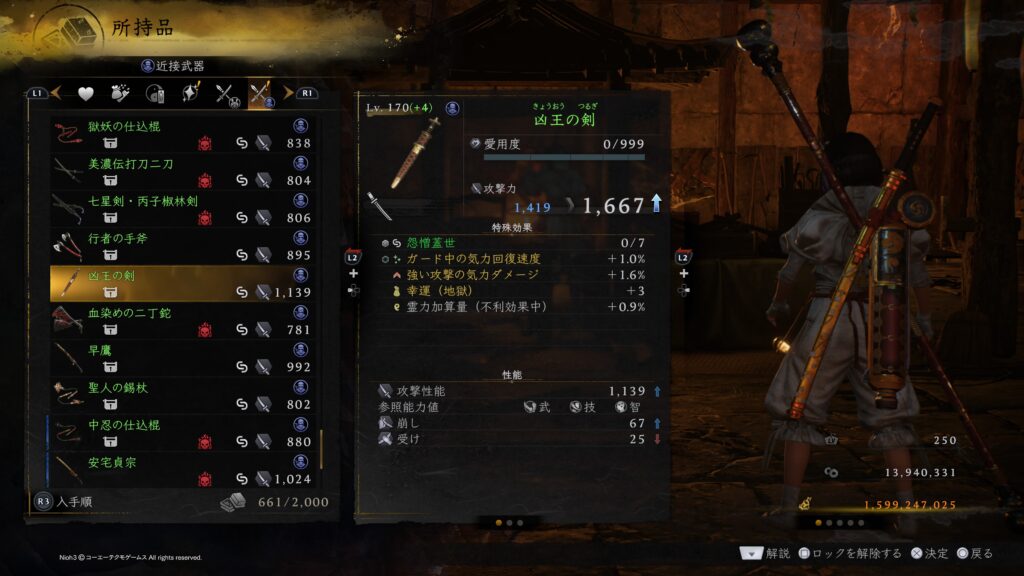Open the pouch items category tab
The image size is (1024, 576).
coord(121,94)
